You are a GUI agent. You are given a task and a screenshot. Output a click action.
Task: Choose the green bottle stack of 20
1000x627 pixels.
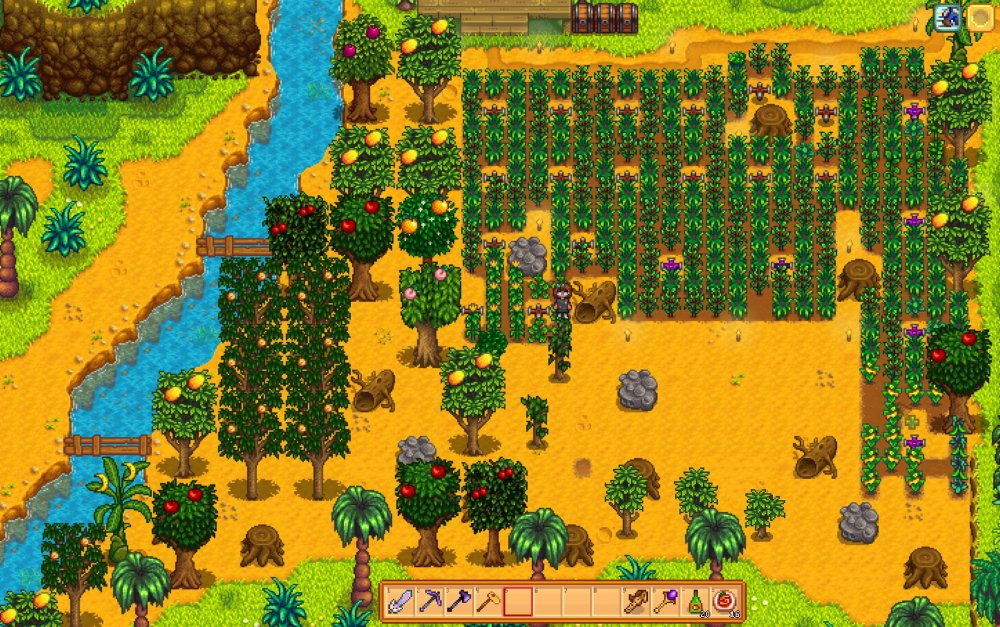695,601
